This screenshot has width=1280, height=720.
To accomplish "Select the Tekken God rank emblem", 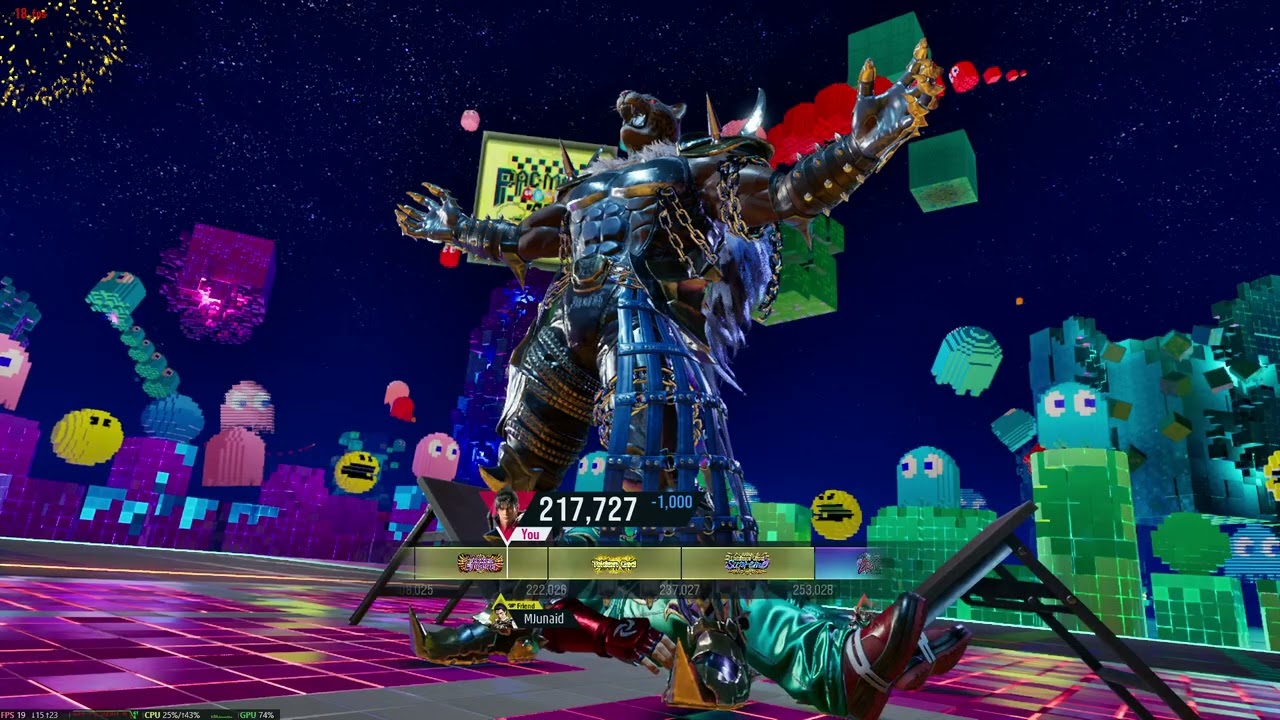I will point(614,564).
